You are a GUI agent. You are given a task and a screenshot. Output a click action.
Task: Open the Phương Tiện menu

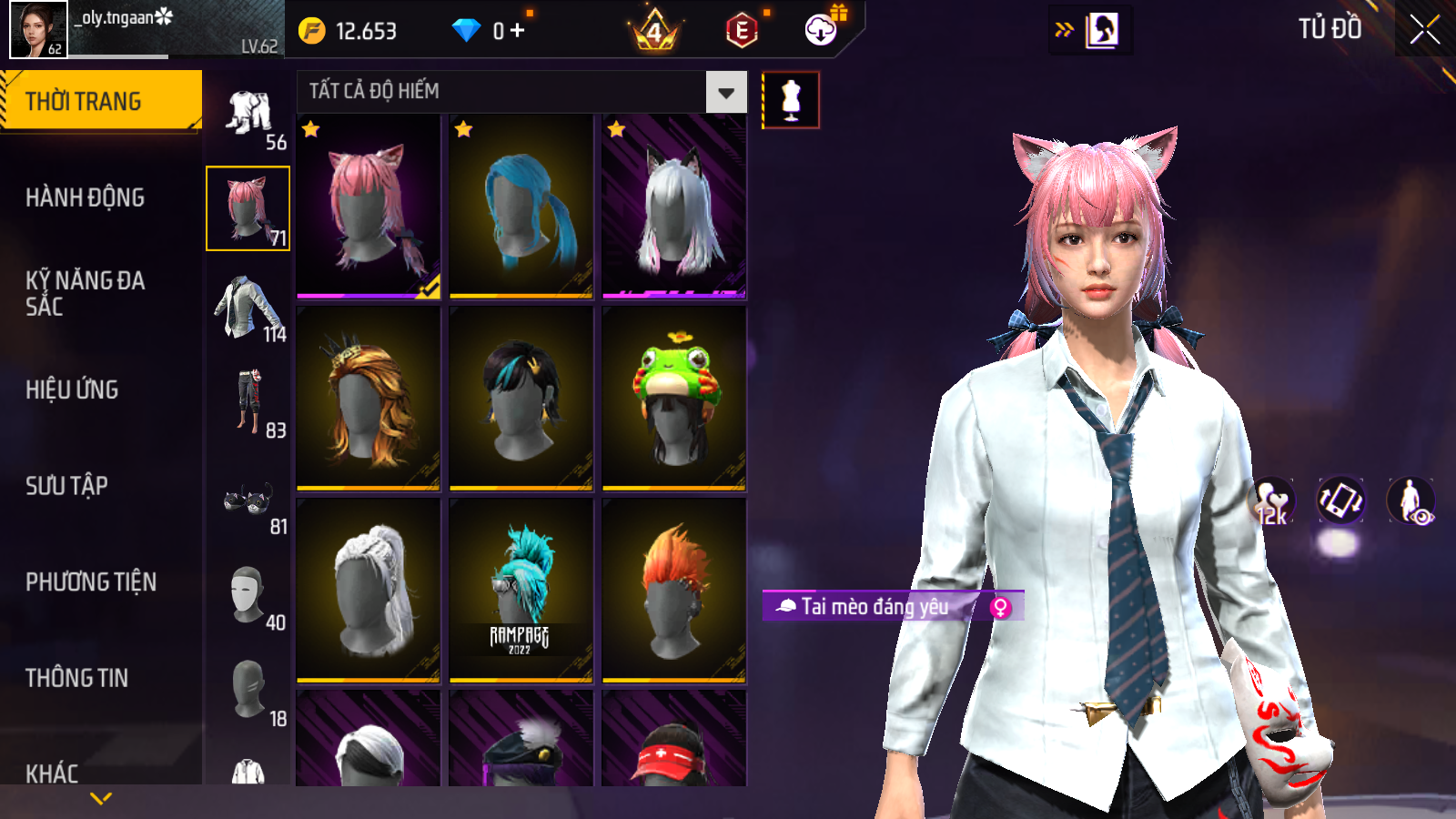(x=91, y=581)
